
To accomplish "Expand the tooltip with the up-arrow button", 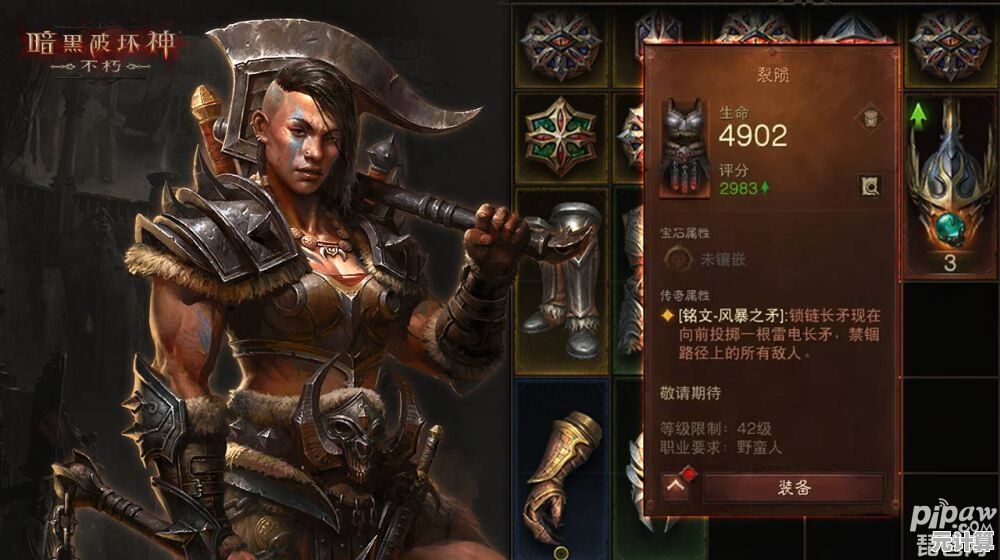I will pos(676,488).
